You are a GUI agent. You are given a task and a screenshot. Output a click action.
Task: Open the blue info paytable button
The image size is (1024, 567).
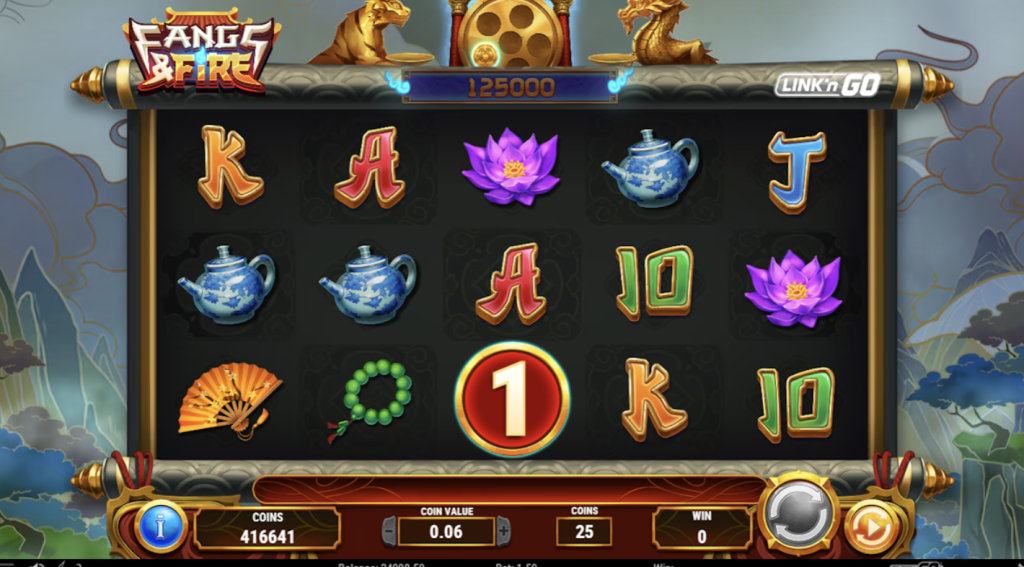[x=161, y=525]
